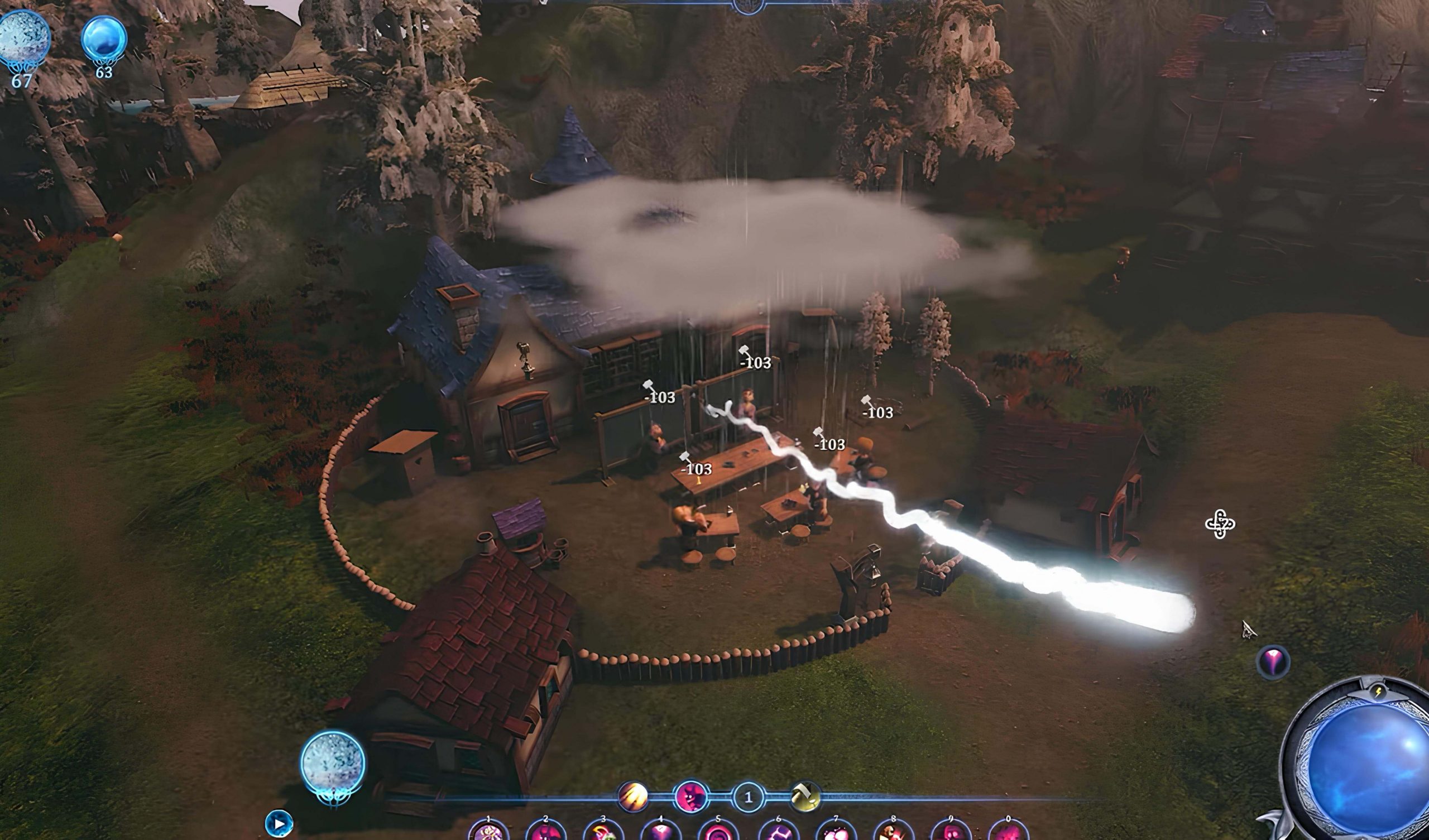Activate the pink creature ability icon

click(691, 796)
